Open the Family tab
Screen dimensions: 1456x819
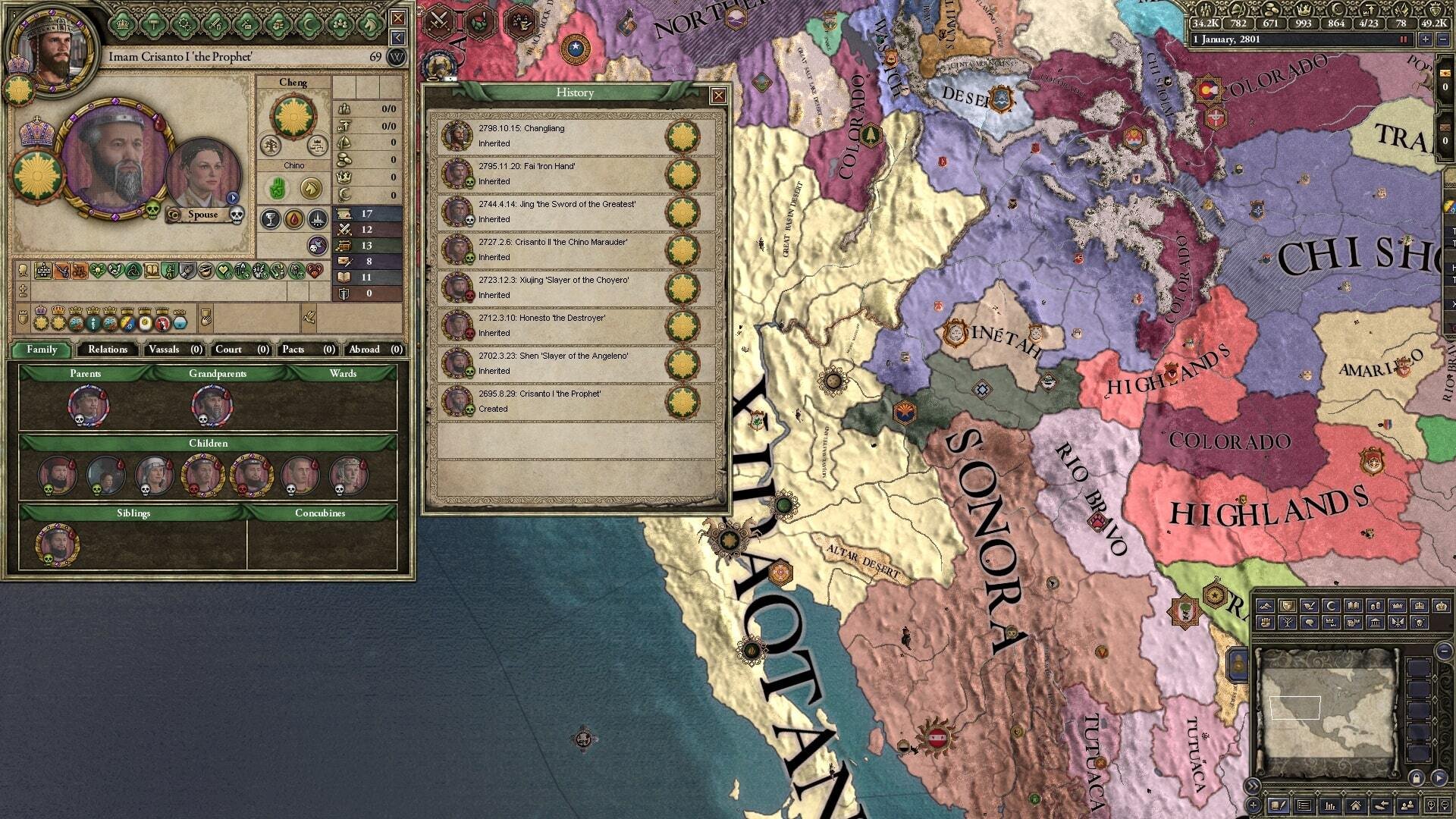[x=42, y=350]
